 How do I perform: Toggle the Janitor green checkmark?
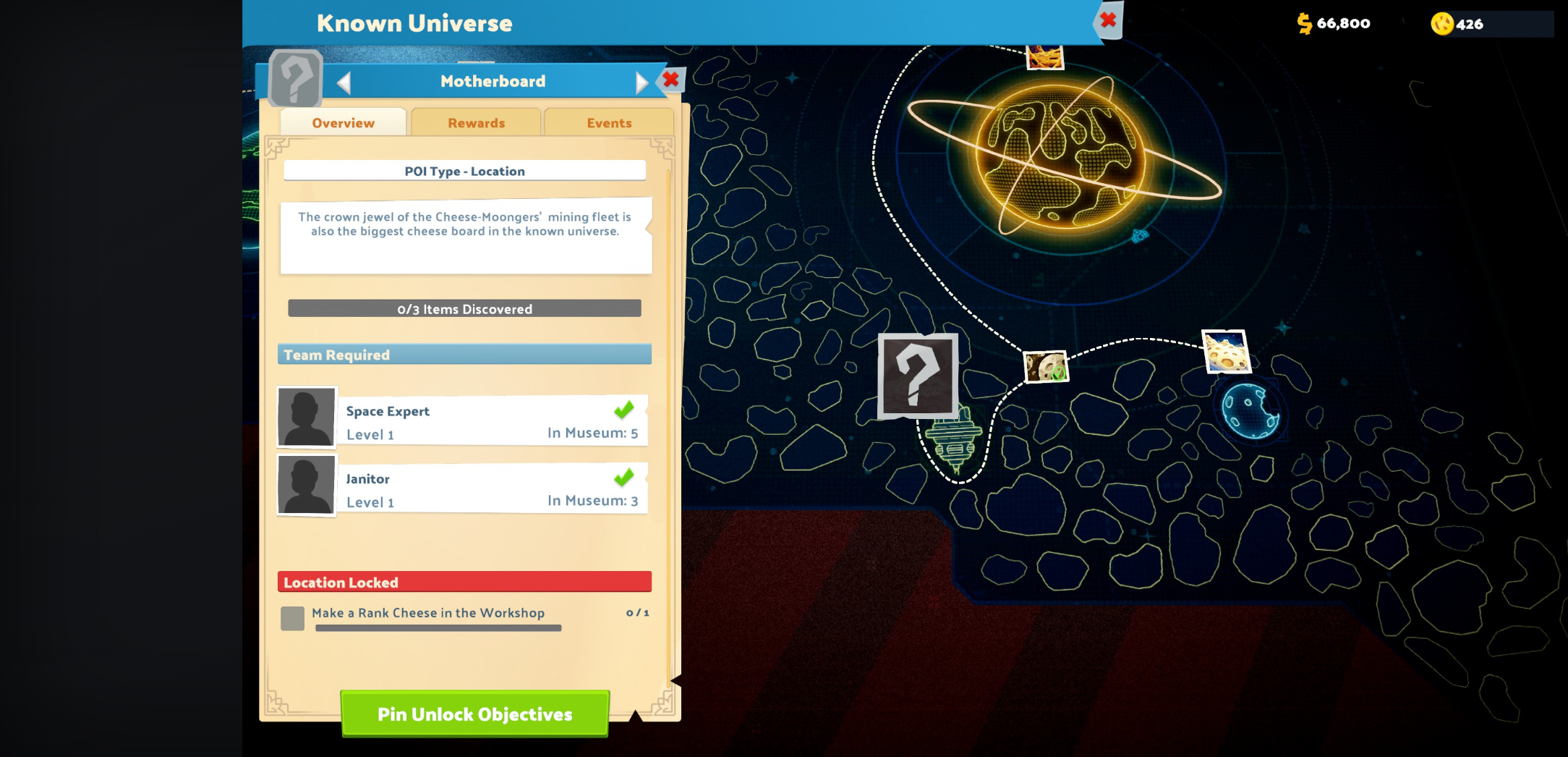(623, 478)
